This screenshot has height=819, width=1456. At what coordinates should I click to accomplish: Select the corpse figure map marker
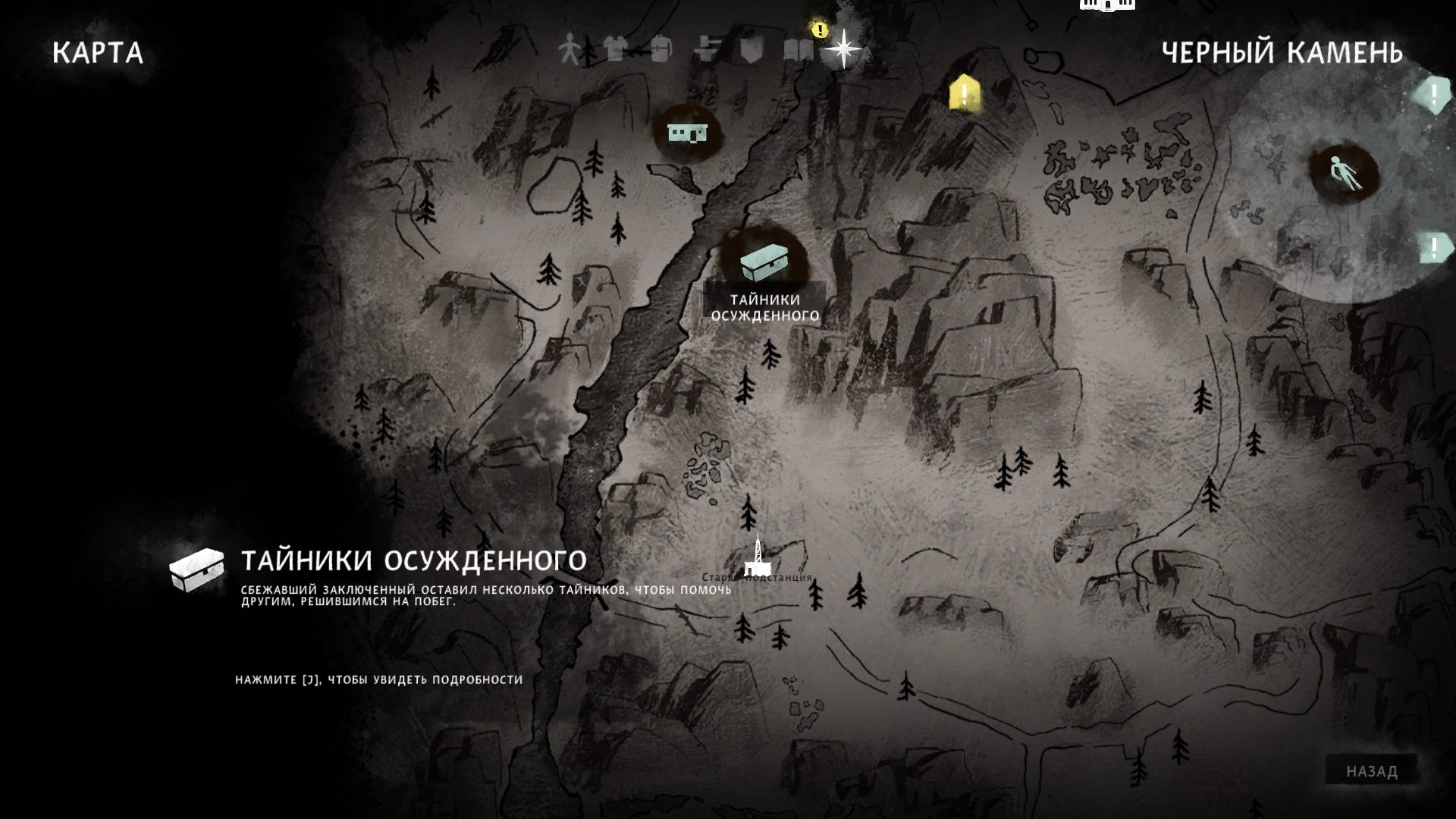[x=1345, y=174]
